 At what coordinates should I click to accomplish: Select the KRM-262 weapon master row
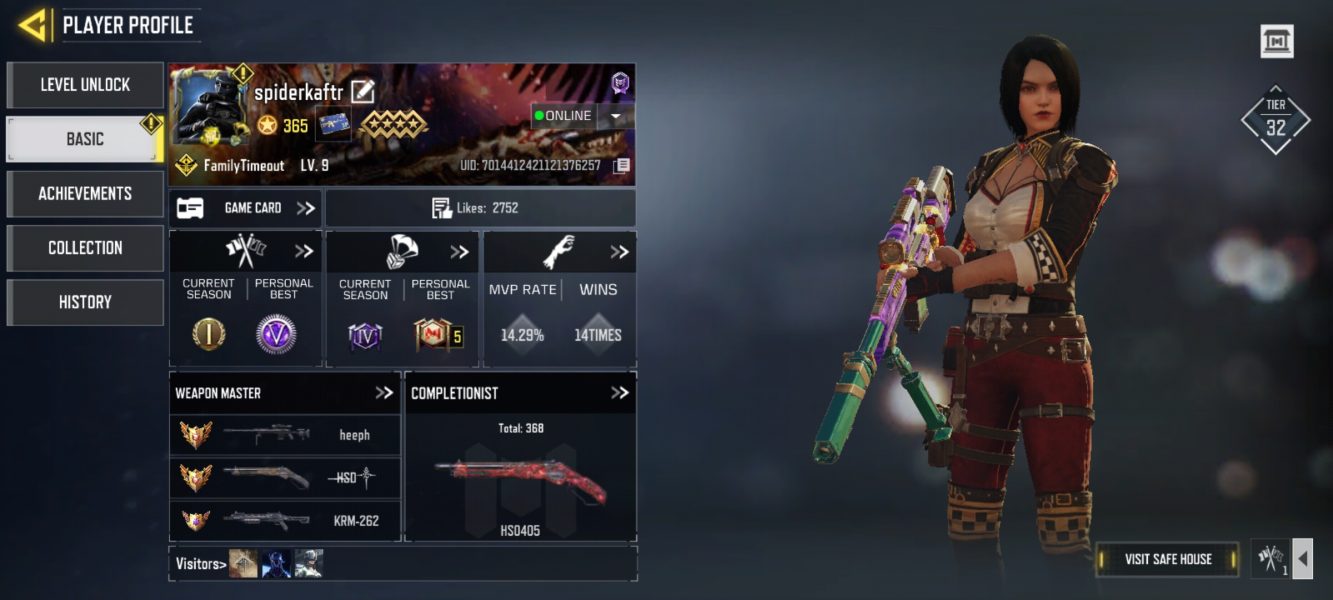pyautogui.click(x=285, y=520)
